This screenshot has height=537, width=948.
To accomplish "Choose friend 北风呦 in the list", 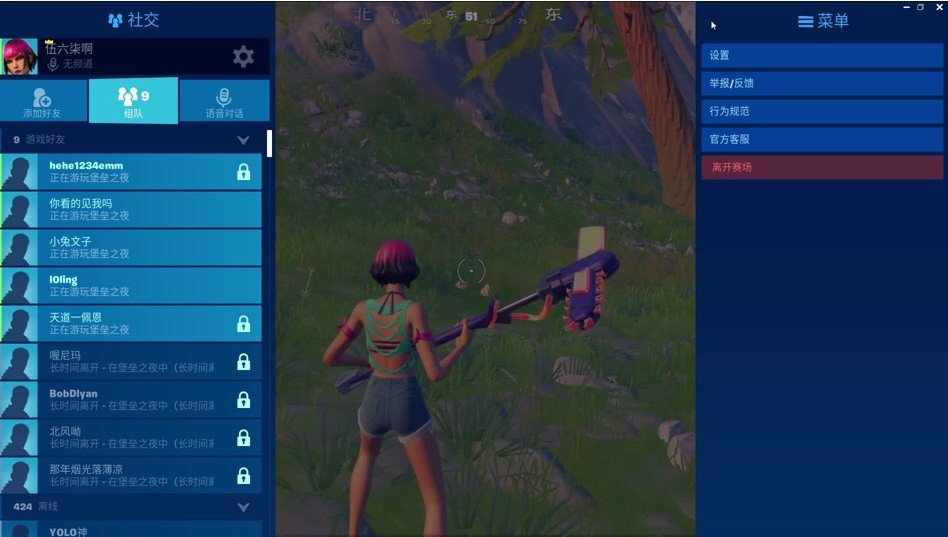I will (130, 438).
